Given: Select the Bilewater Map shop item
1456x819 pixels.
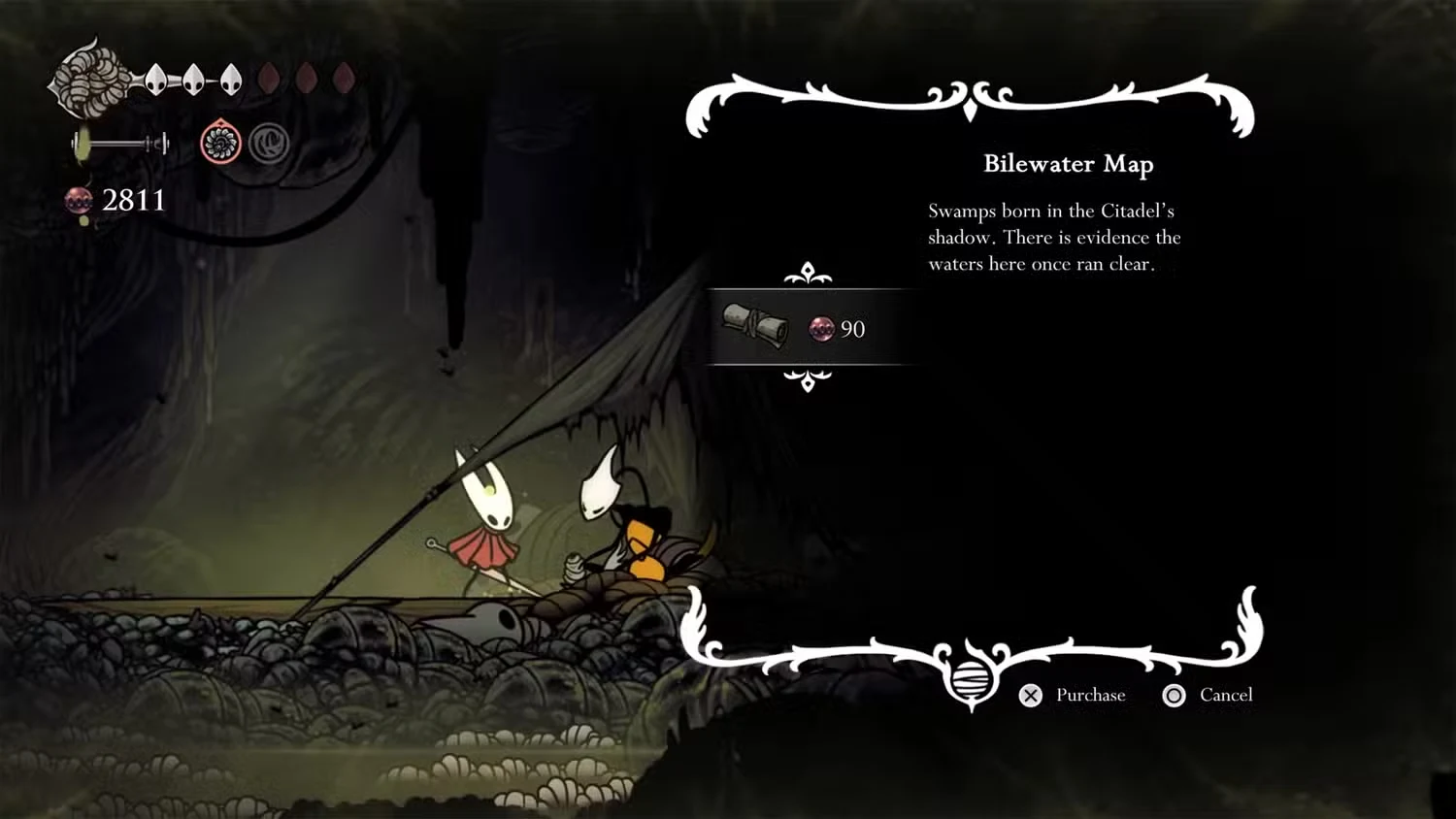Looking at the screenshot, I should tap(796, 328).
